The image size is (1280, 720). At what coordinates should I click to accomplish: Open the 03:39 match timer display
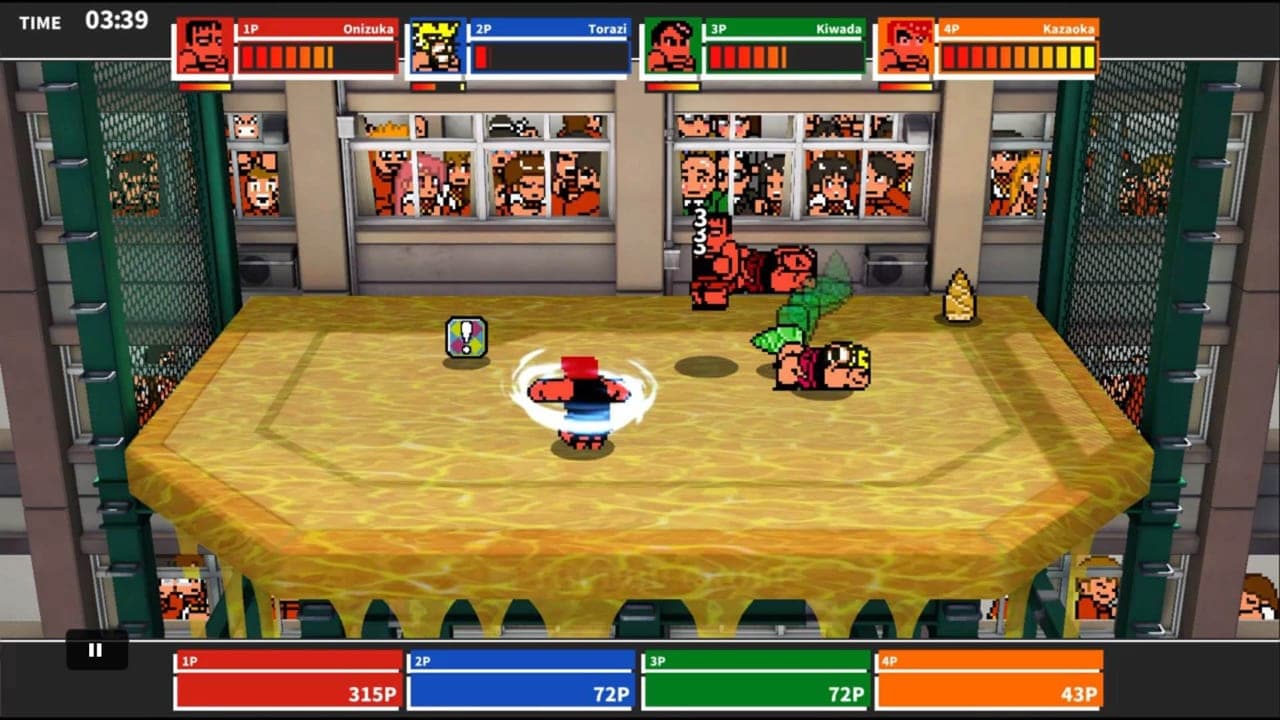[117, 21]
